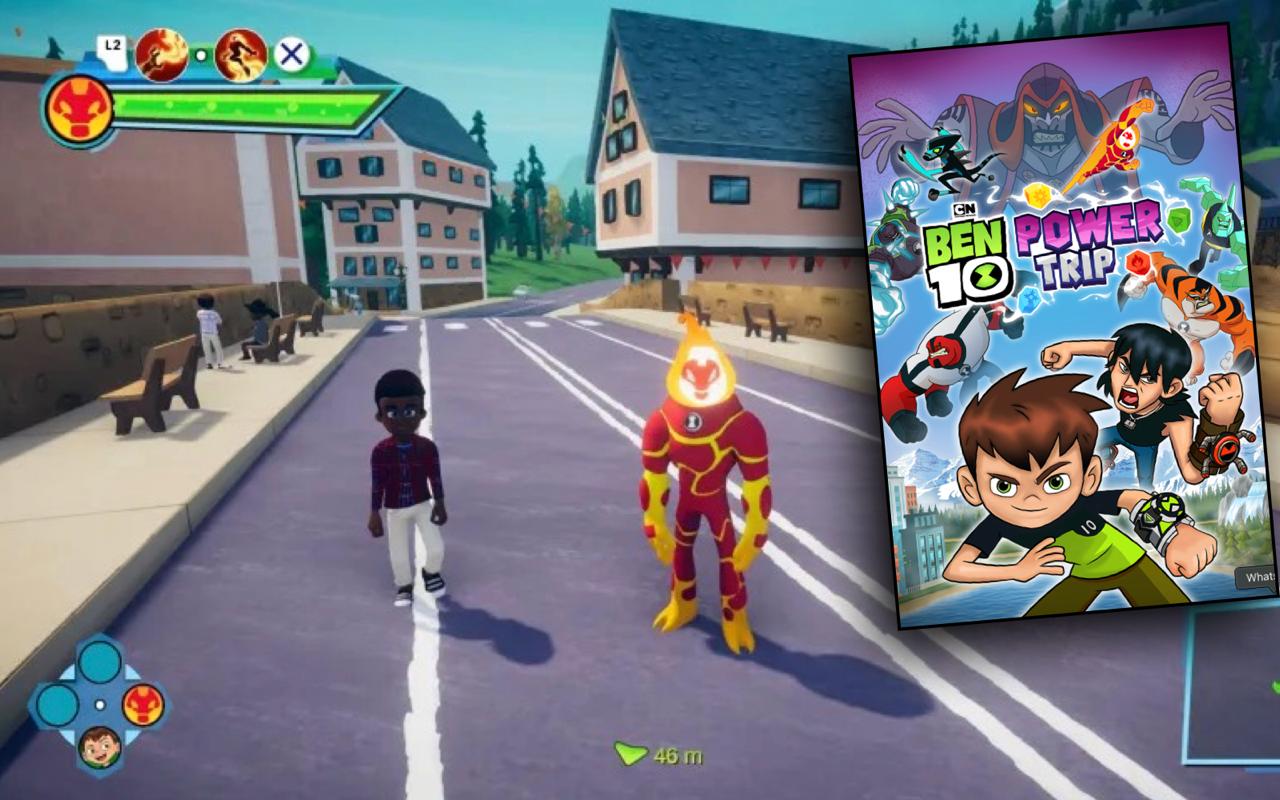
Task: Click the L2 button prompt icon
Action: (113, 45)
